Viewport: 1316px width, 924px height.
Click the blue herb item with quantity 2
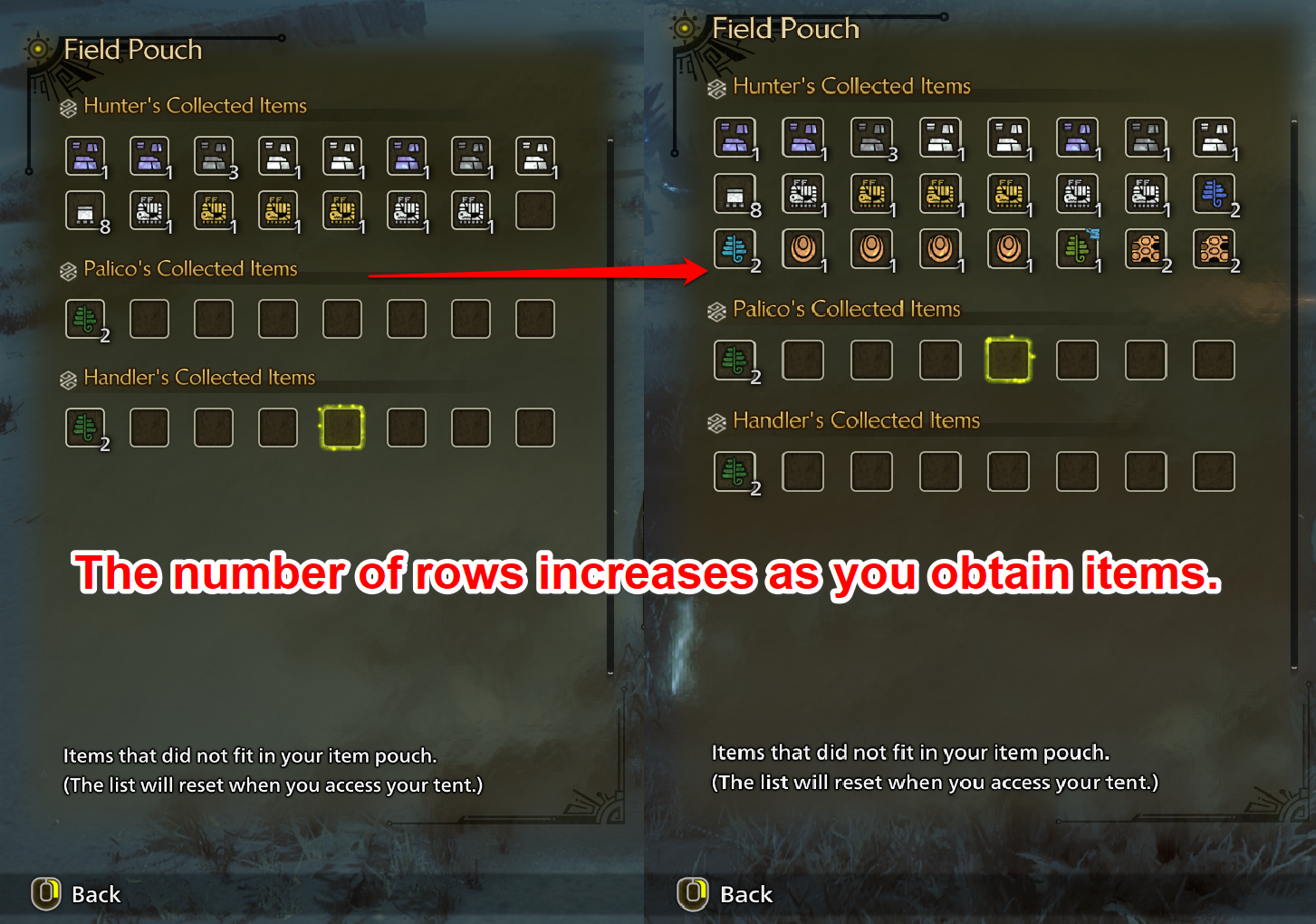(1214, 194)
